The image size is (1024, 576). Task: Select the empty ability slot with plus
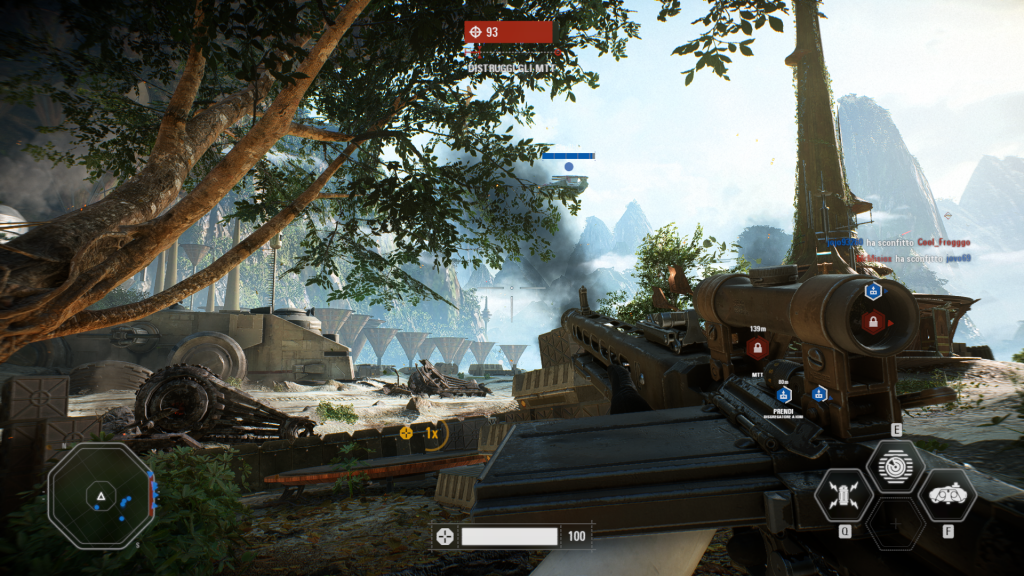895,523
